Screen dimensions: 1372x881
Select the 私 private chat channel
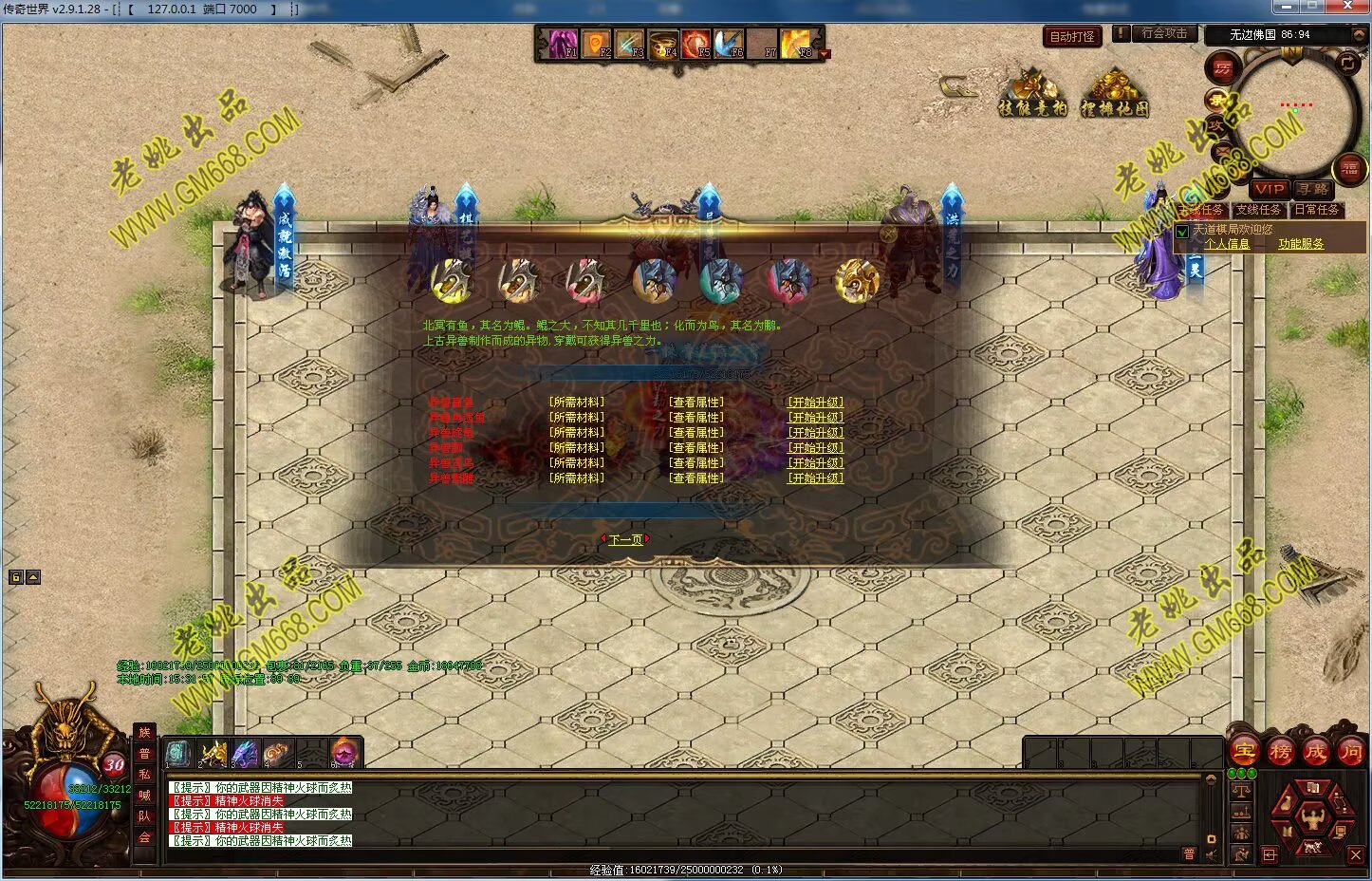(x=144, y=775)
